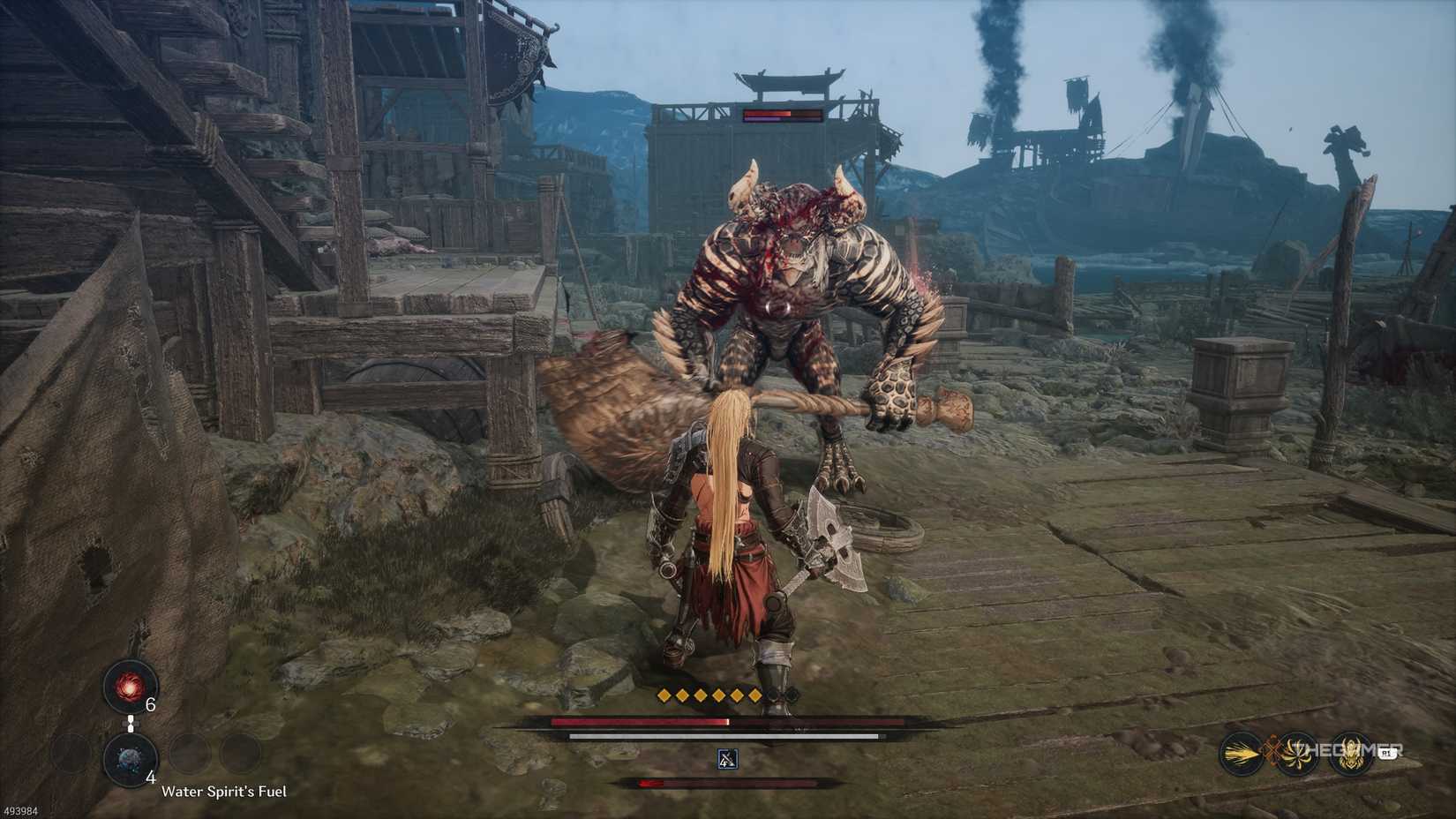Click the player's red health bar
The image size is (1456, 819).
(638, 722)
